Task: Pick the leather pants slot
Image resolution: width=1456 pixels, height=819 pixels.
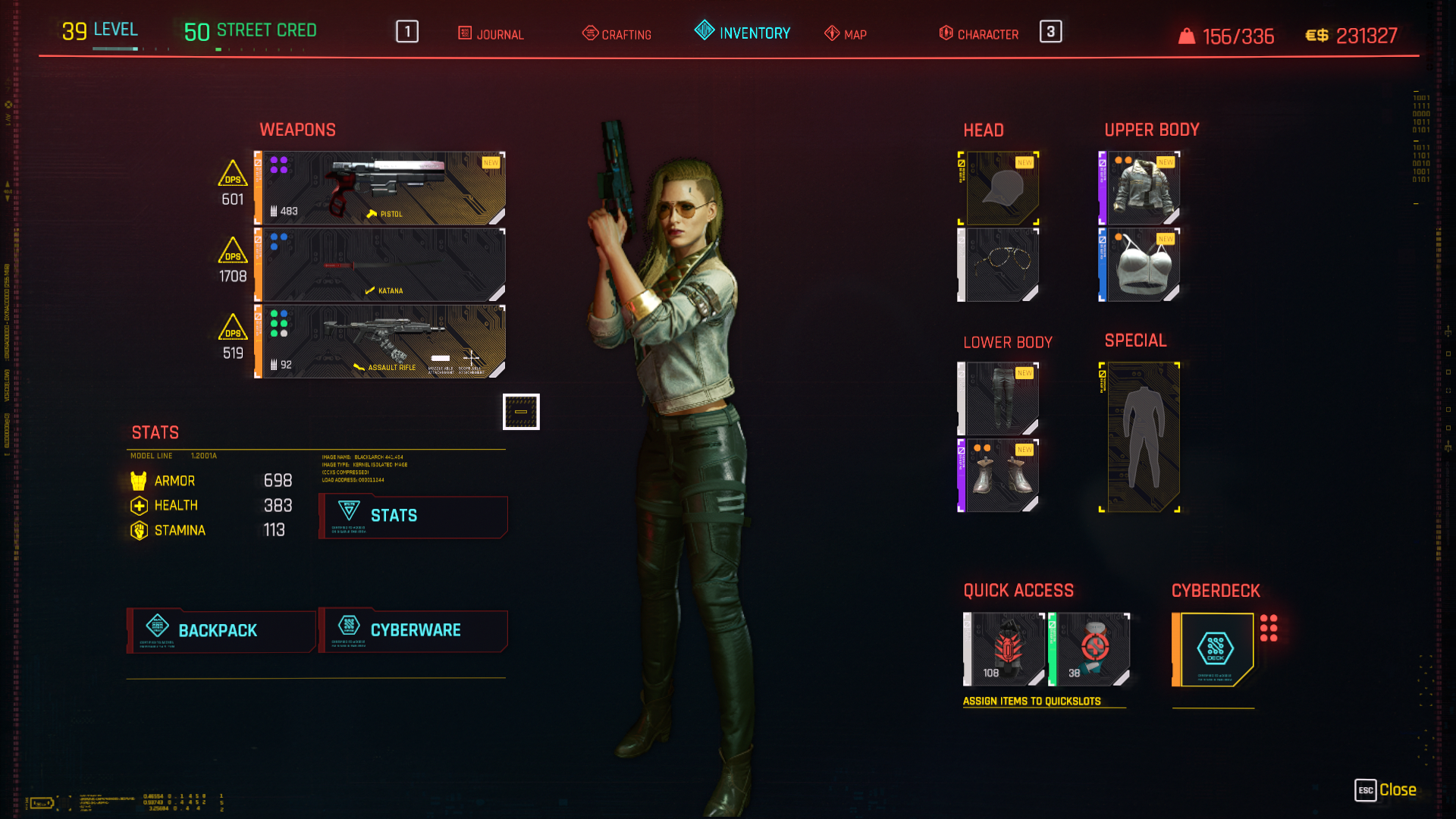Action: pyautogui.click(x=1001, y=399)
